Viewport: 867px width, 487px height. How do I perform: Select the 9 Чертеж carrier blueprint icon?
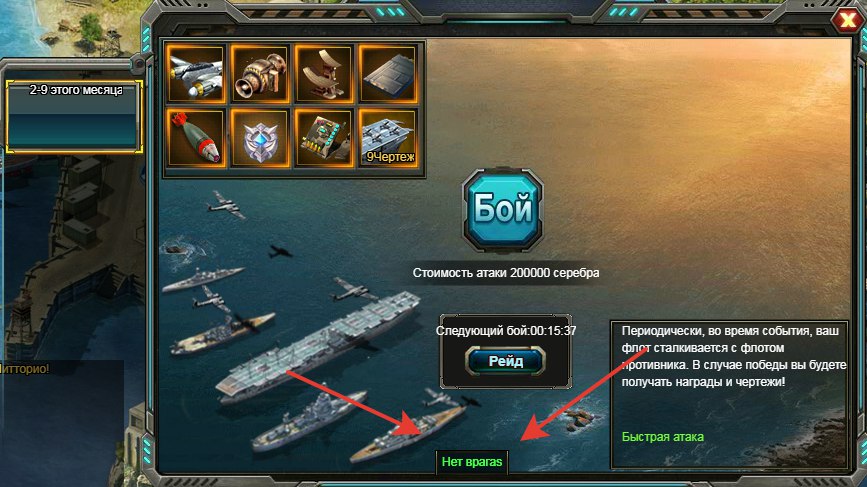click(387, 137)
